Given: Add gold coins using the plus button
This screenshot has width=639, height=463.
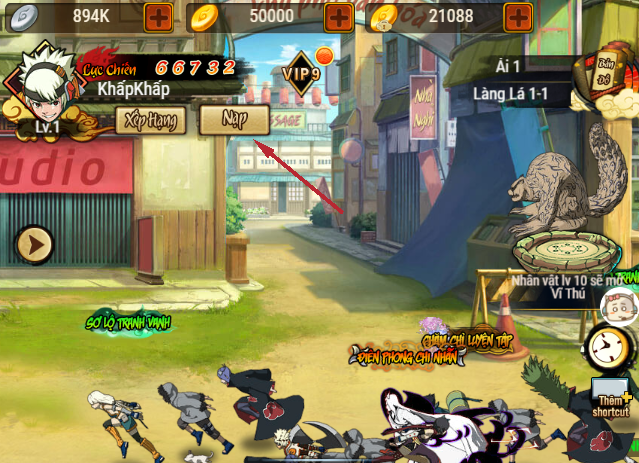Looking at the screenshot, I should click(x=338, y=15).
